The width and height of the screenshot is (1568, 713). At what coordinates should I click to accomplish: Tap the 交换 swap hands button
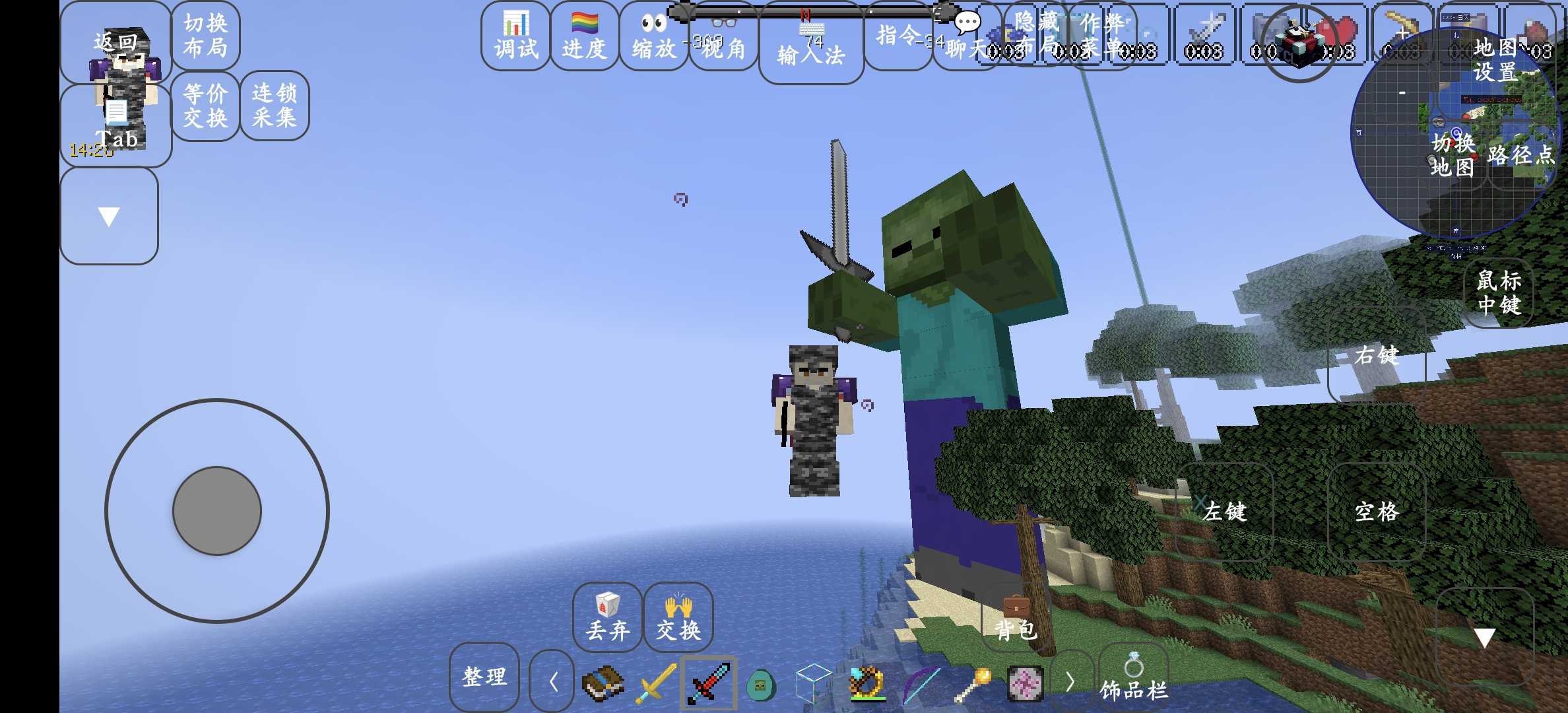click(678, 618)
